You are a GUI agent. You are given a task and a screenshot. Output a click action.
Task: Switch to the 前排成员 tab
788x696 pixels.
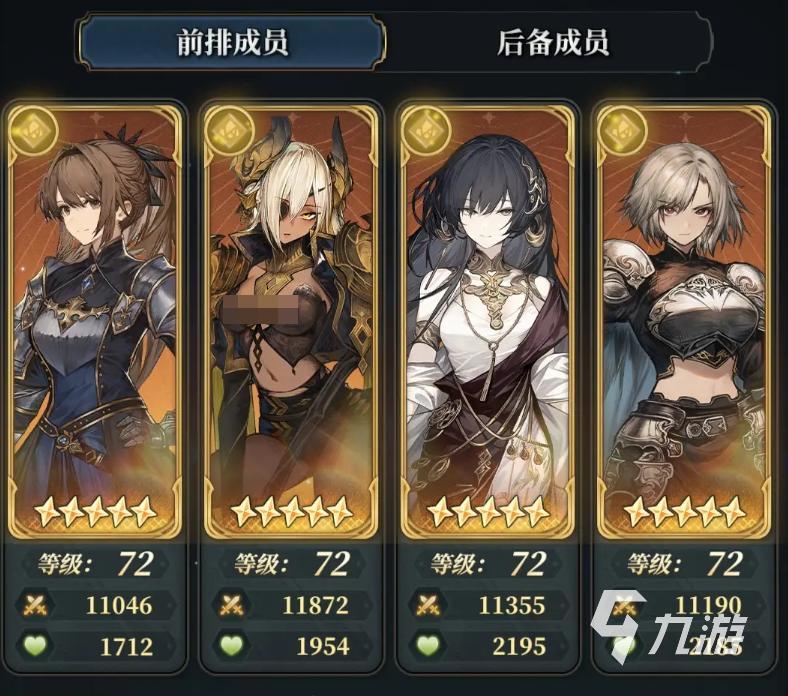tap(232, 42)
